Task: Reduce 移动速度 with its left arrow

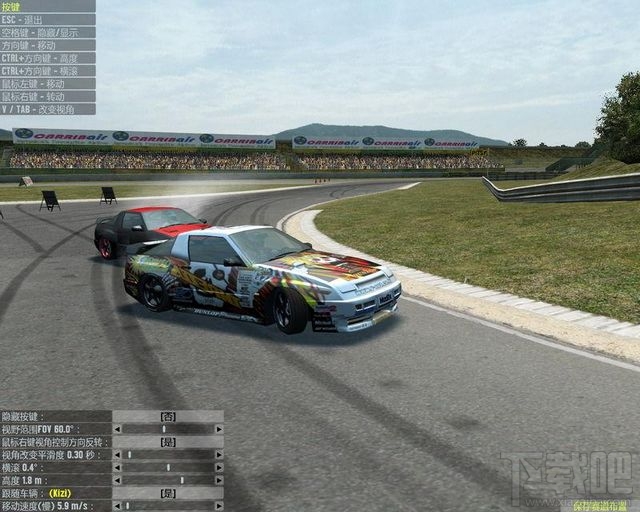Action: (116, 506)
